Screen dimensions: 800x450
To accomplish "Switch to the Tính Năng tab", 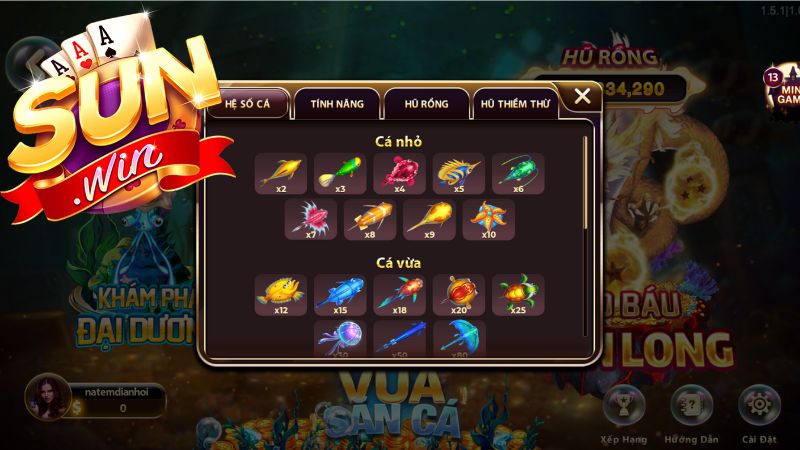I will (336, 103).
